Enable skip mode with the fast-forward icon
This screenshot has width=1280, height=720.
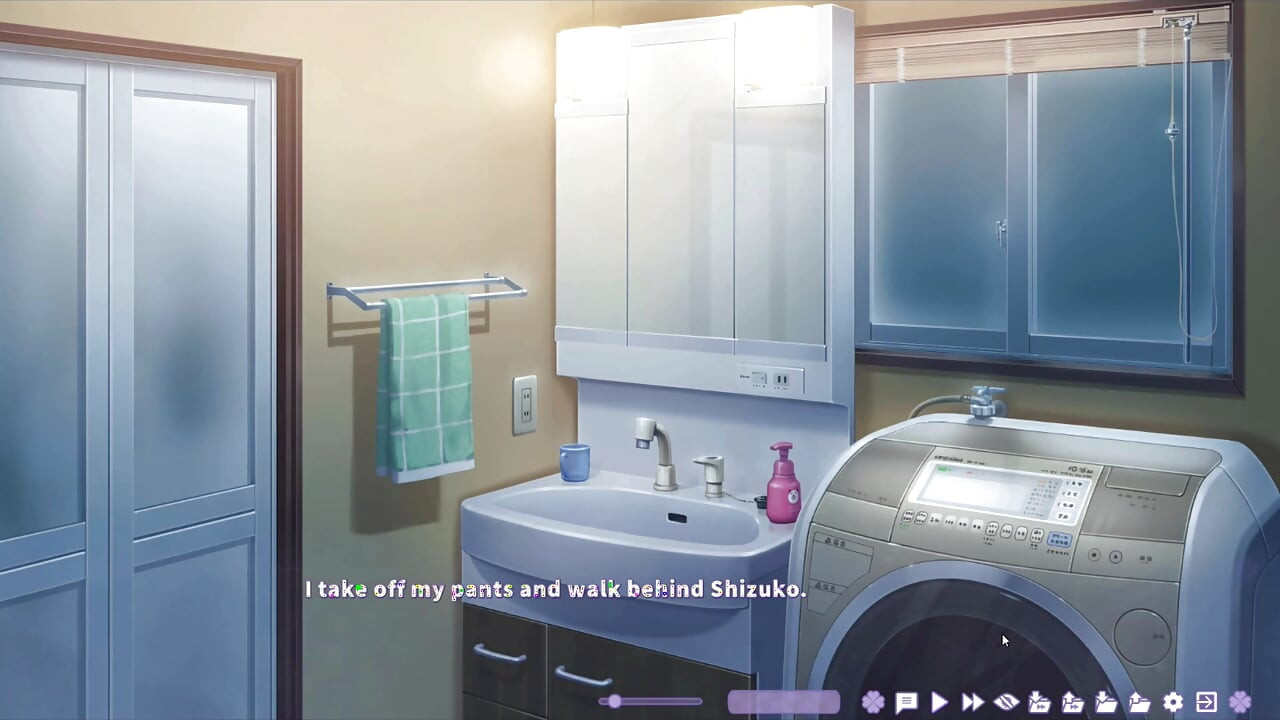point(971,702)
